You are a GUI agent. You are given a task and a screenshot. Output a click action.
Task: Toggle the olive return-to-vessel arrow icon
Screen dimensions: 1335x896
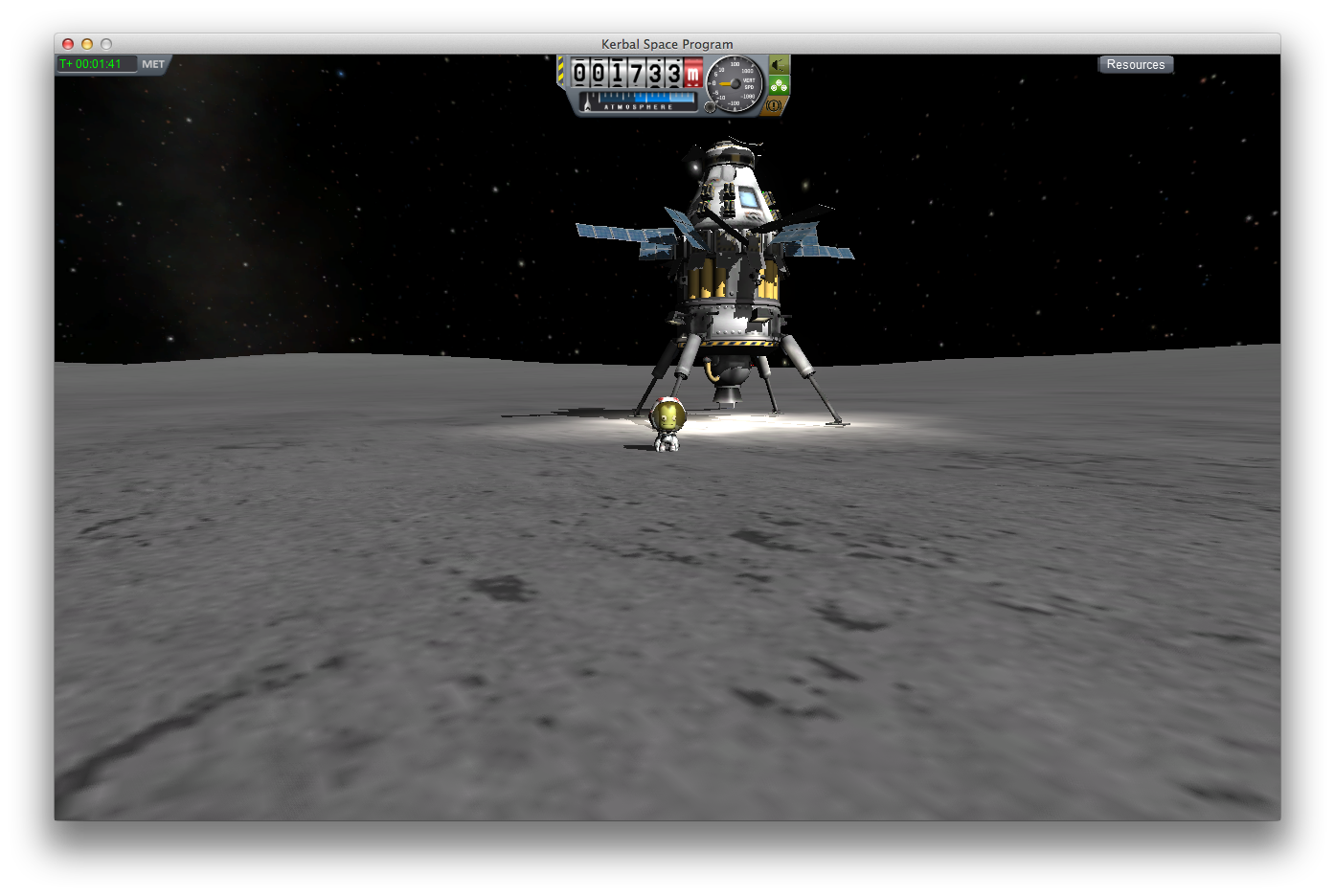[779, 65]
